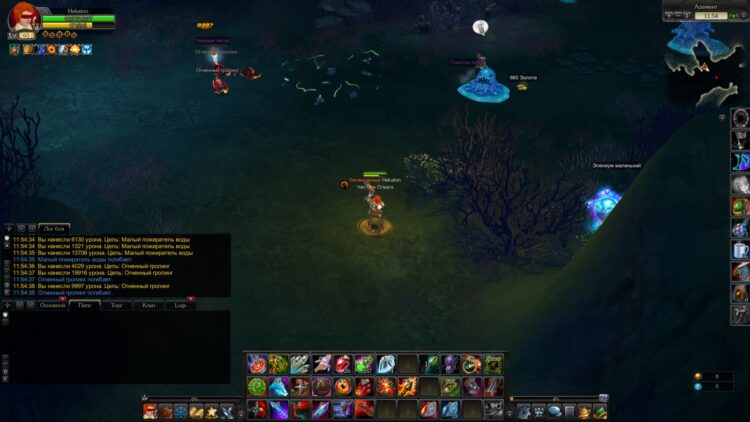Open the crossed swords menu icon
This screenshot has width=750, height=422.
[227, 411]
